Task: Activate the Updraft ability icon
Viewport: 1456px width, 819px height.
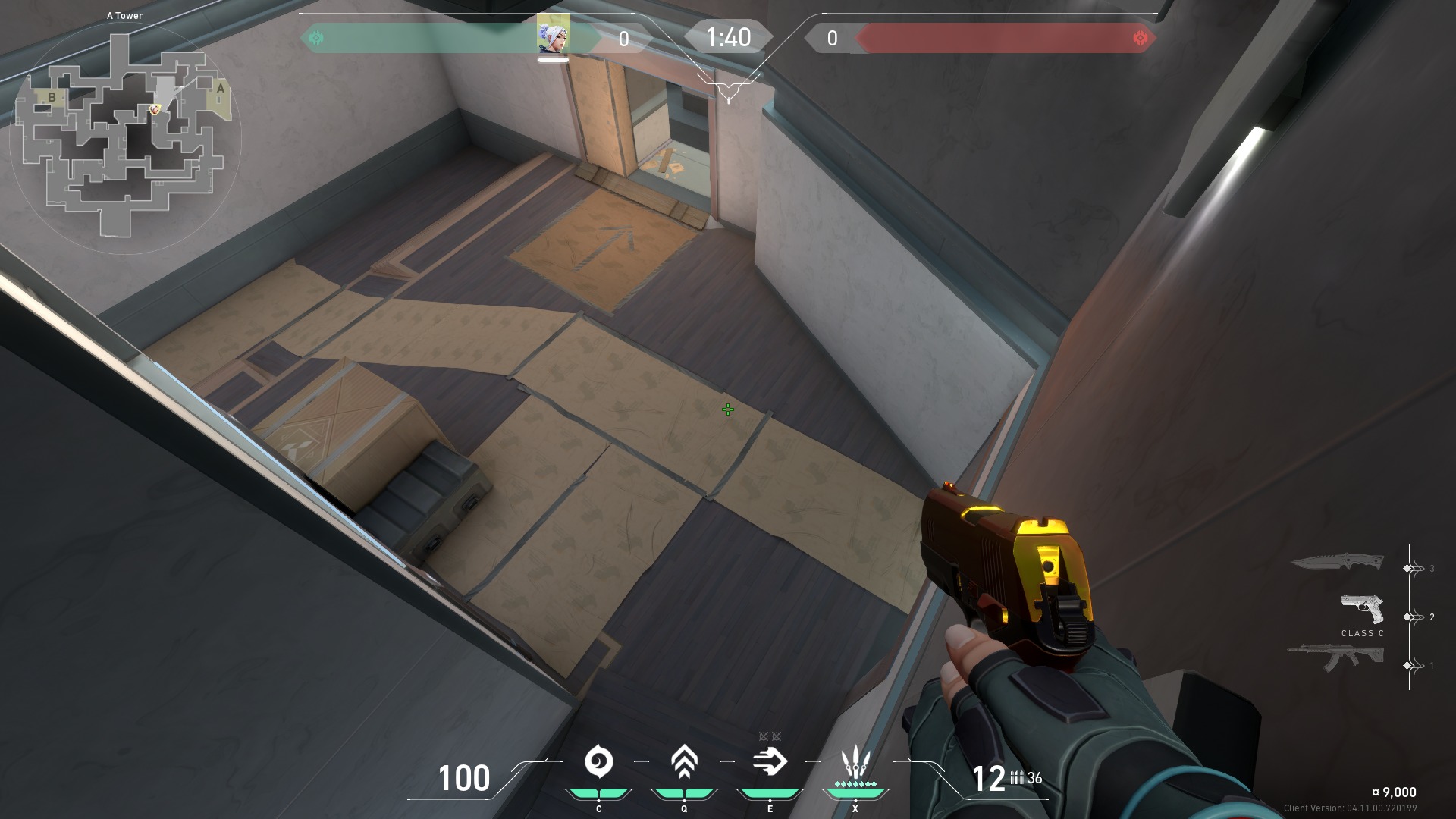Action: [684, 761]
